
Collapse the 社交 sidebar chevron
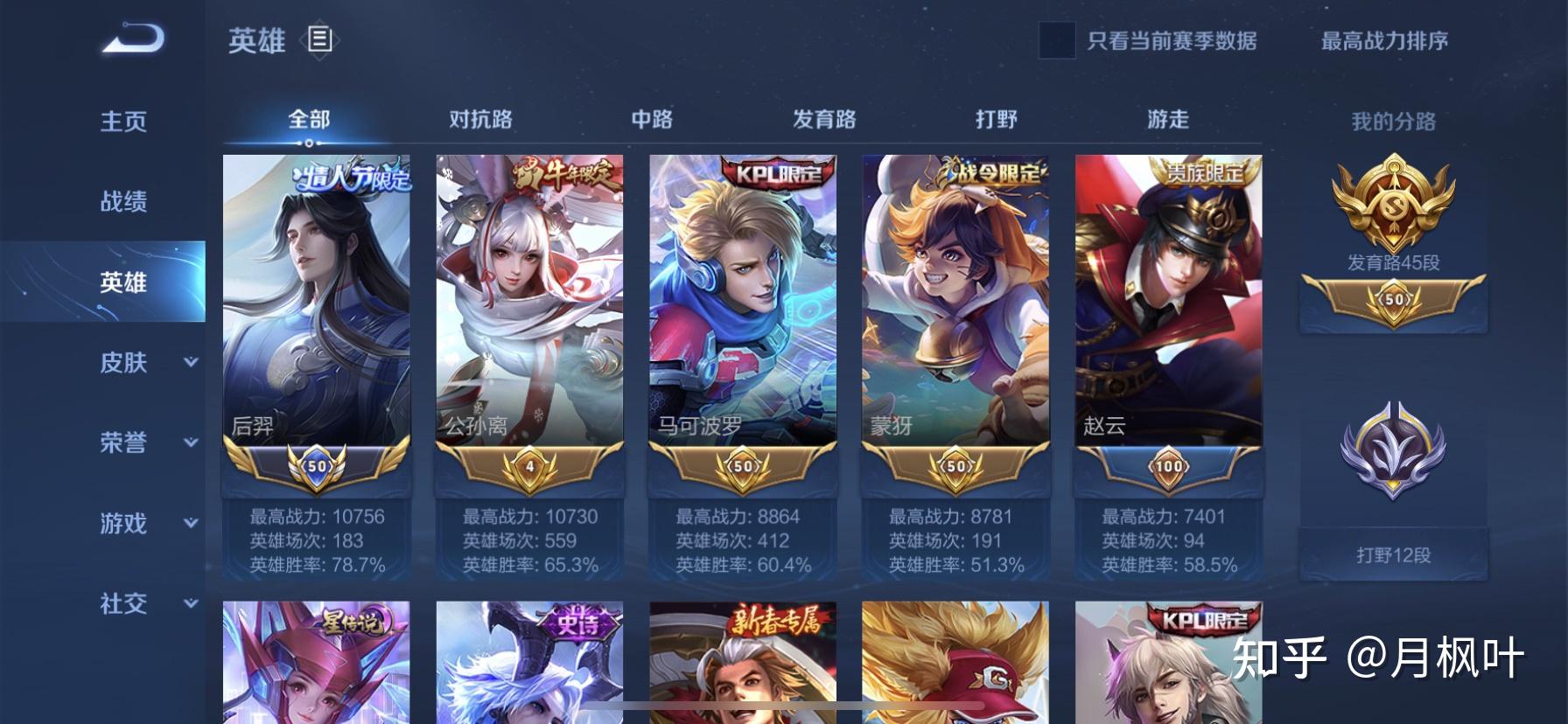pos(189,605)
